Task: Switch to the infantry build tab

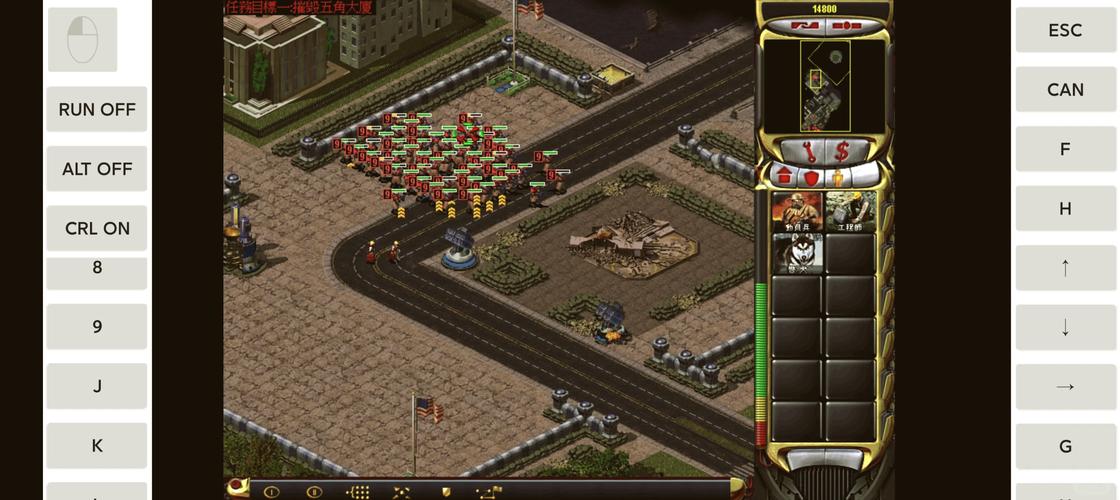Action: (x=838, y=177)
